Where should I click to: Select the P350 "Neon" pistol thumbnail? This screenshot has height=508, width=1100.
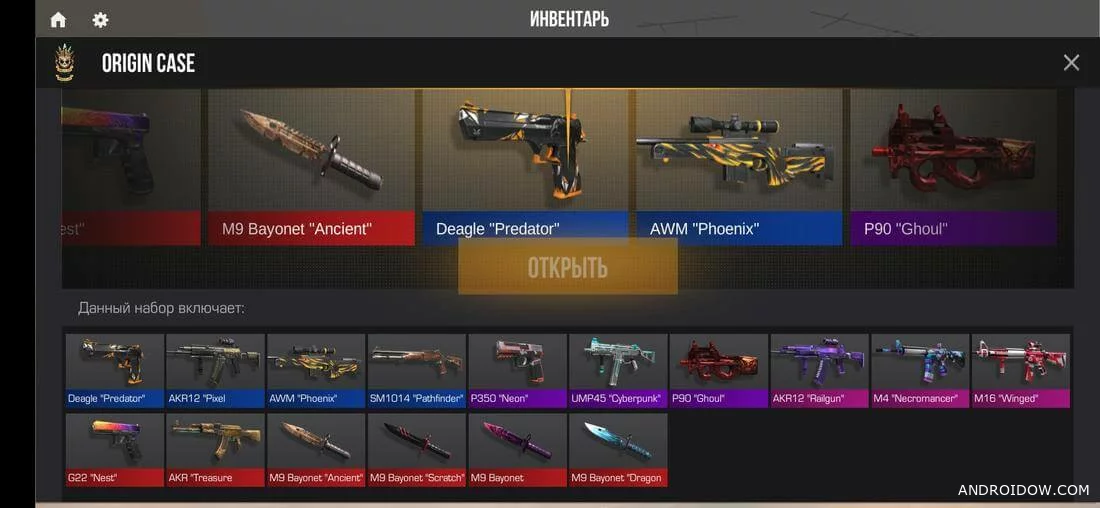[517, 370]
